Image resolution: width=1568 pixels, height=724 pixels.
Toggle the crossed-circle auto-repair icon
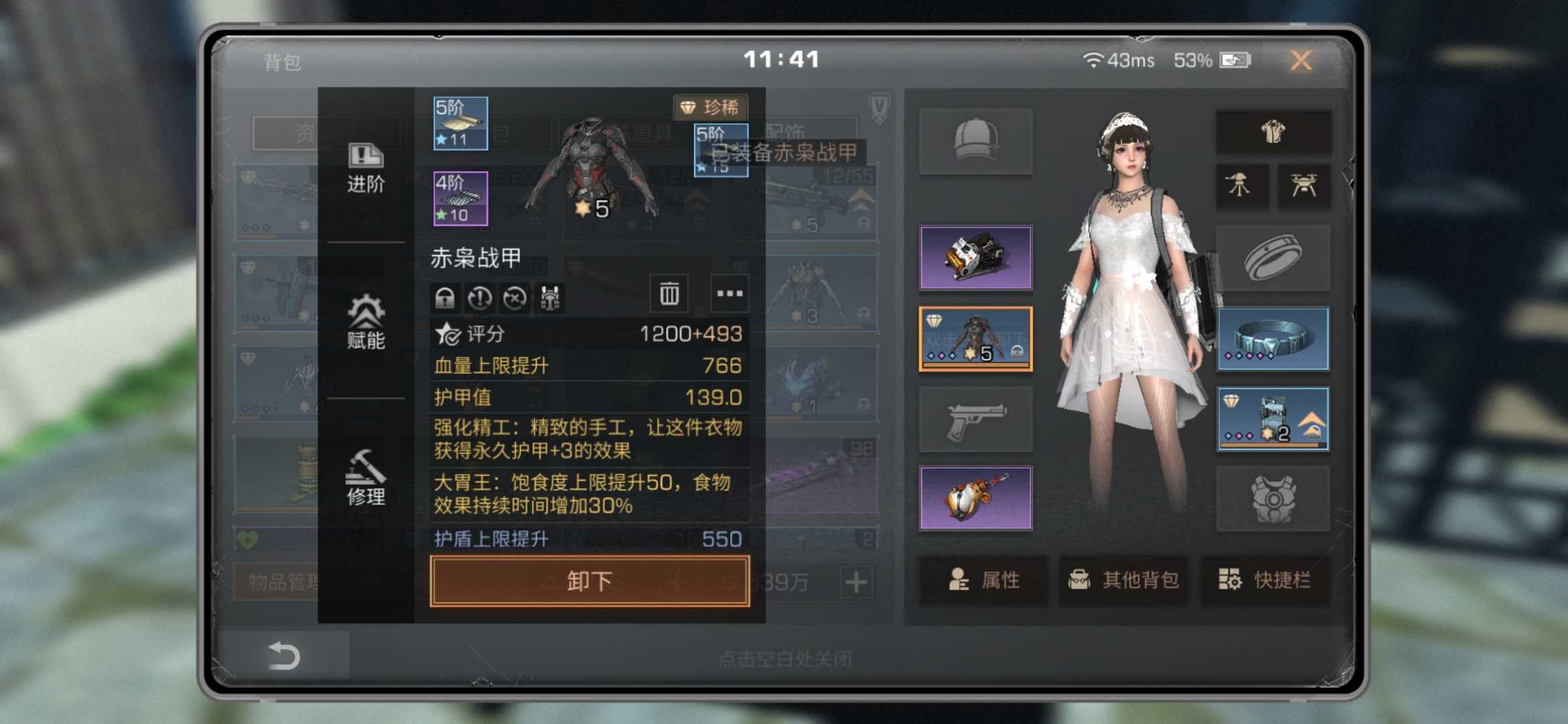(x=513, y=297)
